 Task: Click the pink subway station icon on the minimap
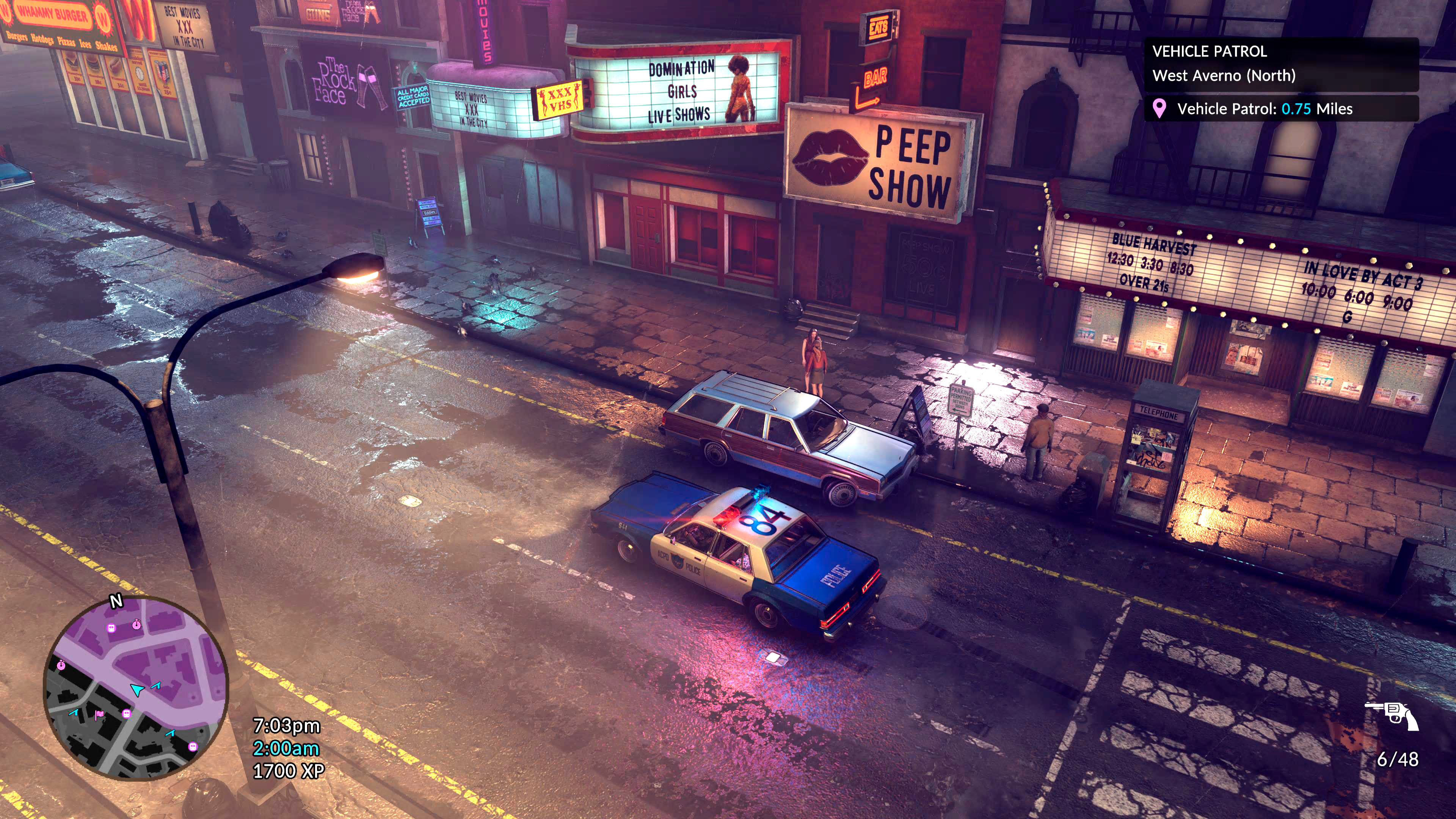pos(112,628)
